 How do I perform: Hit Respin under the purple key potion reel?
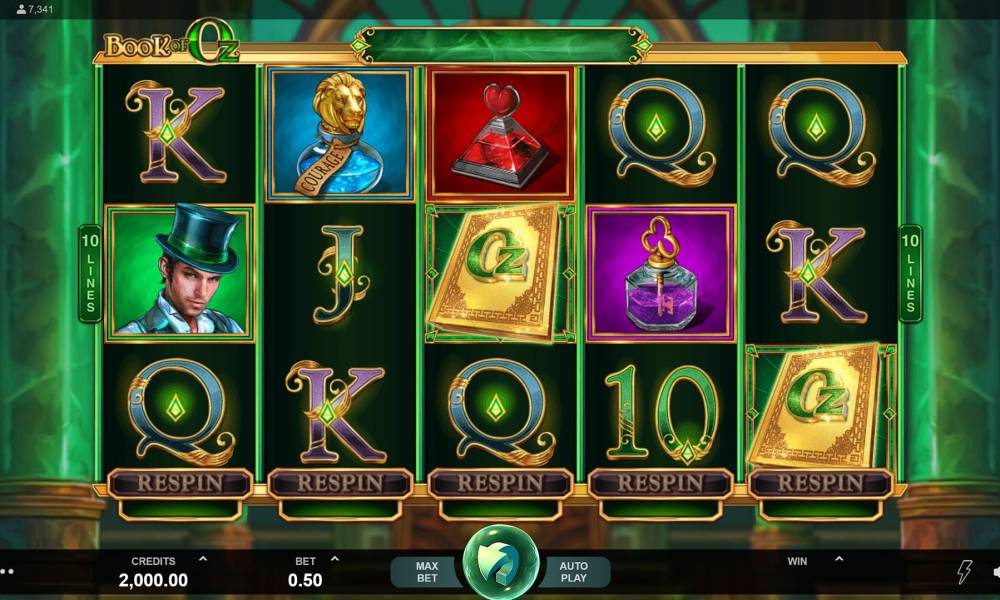tap(660, 483)
